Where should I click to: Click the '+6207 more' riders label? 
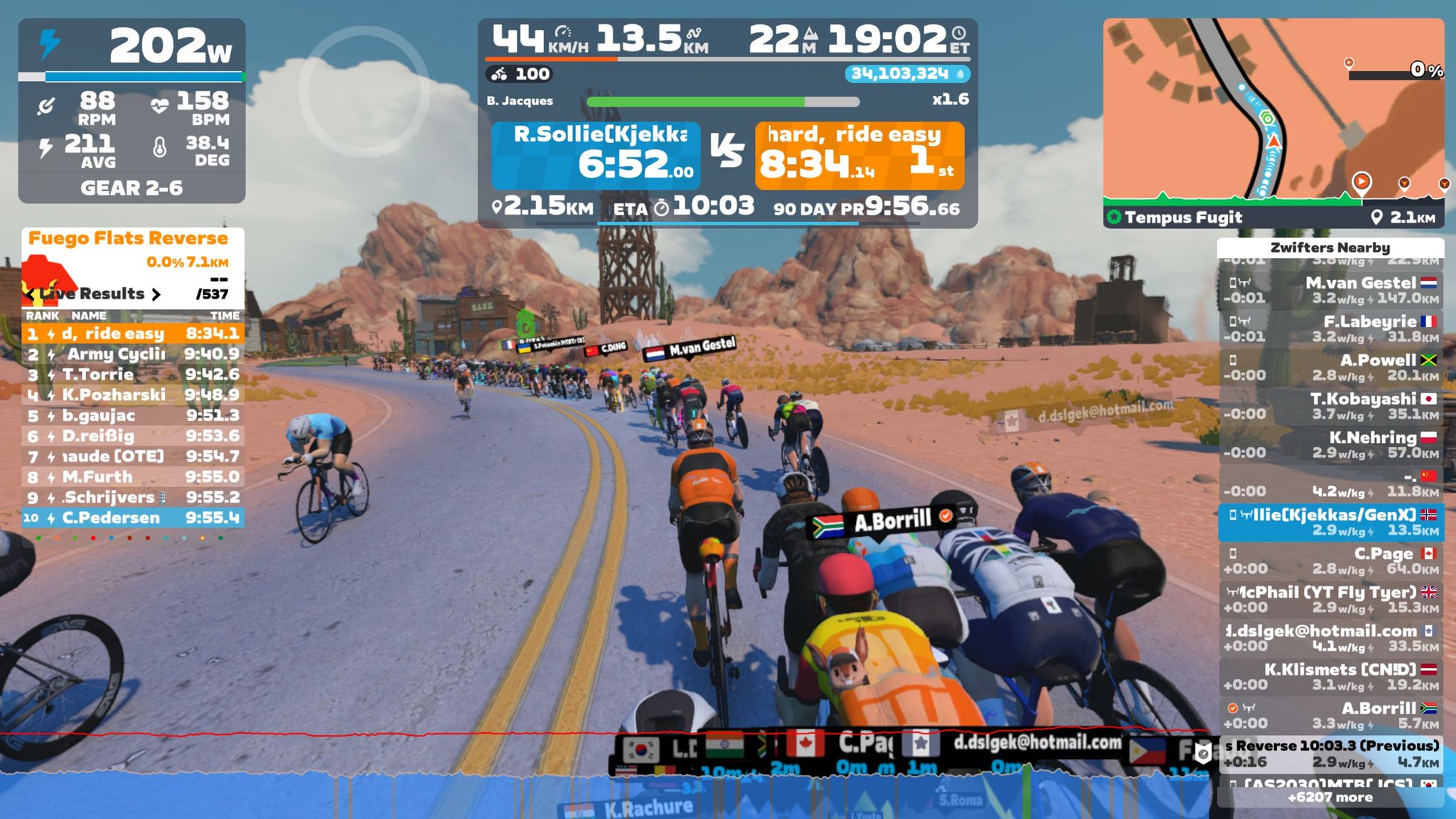point(1329,798)
